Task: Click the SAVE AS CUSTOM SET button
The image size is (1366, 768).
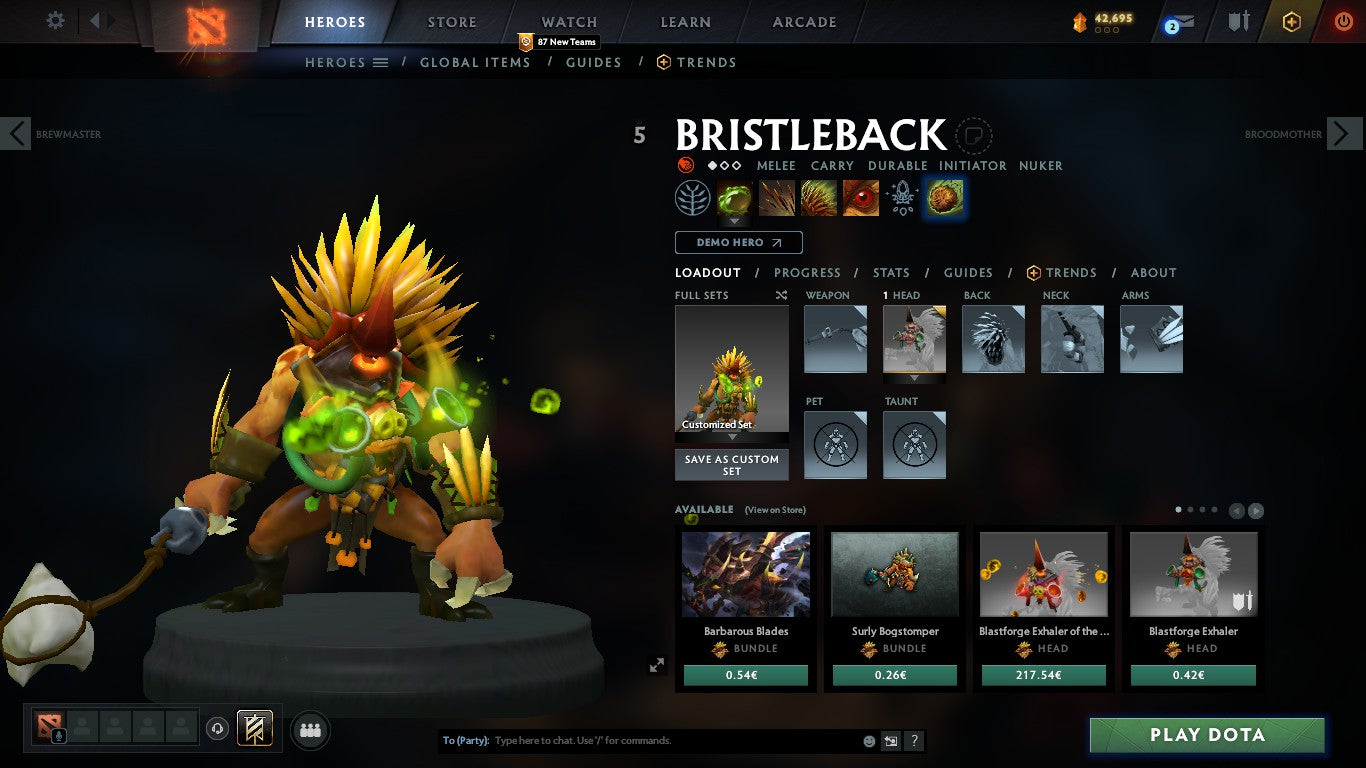Action: tap(731, 464)
